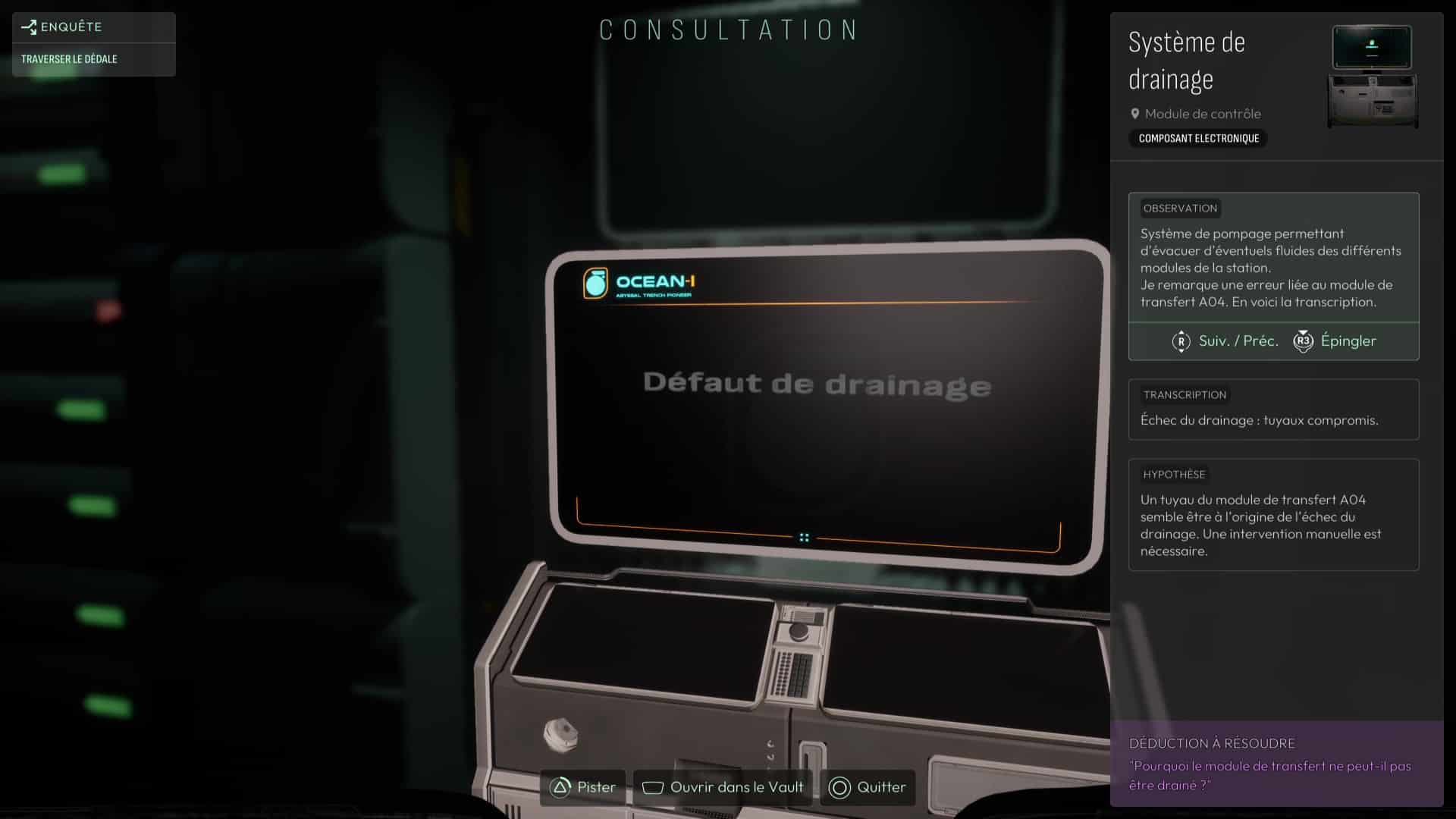This screenshot has height=819, width=1456.
Task: Click the triangle button icon beside Pister
Action: [558, 788]
